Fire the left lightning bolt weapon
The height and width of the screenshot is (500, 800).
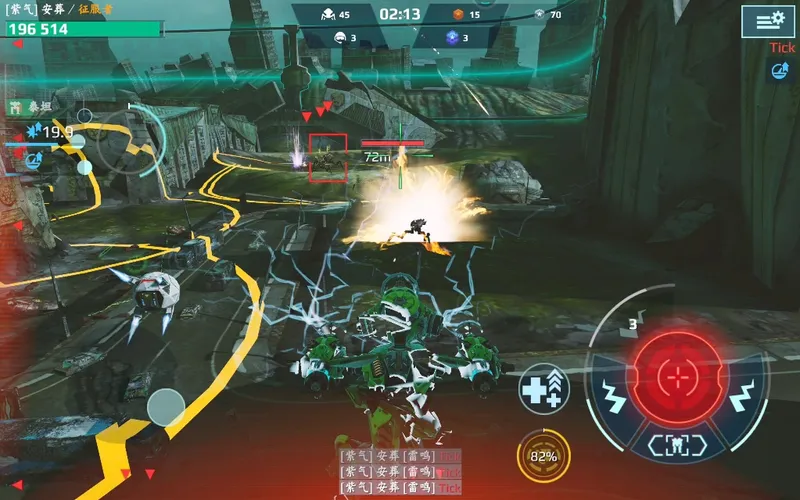[x=612, y=398]
